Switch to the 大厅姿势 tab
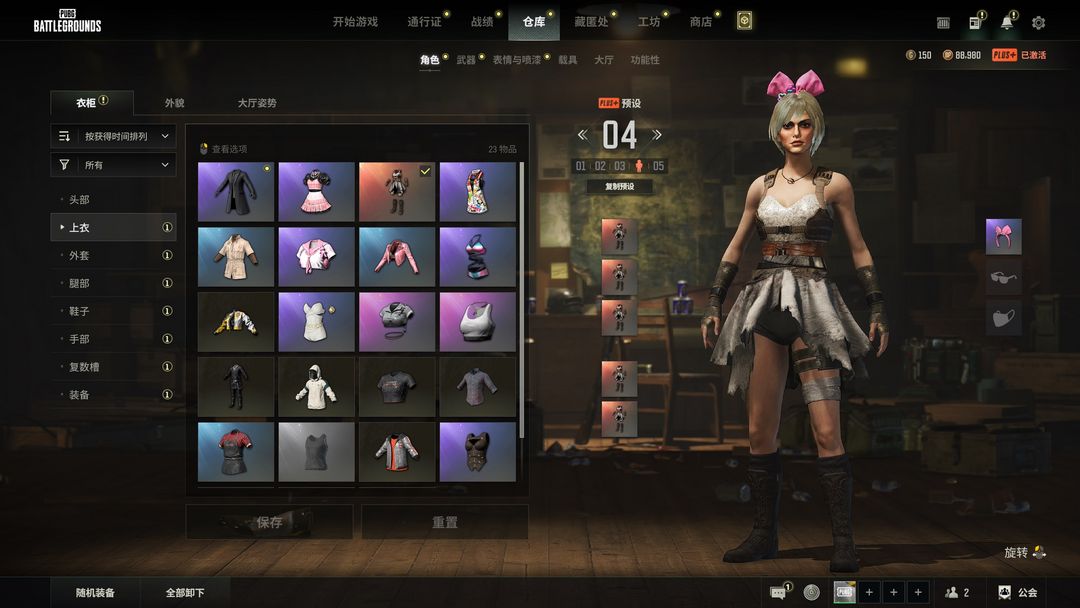This screenshot has height=608, width=1080. [257, 103]
